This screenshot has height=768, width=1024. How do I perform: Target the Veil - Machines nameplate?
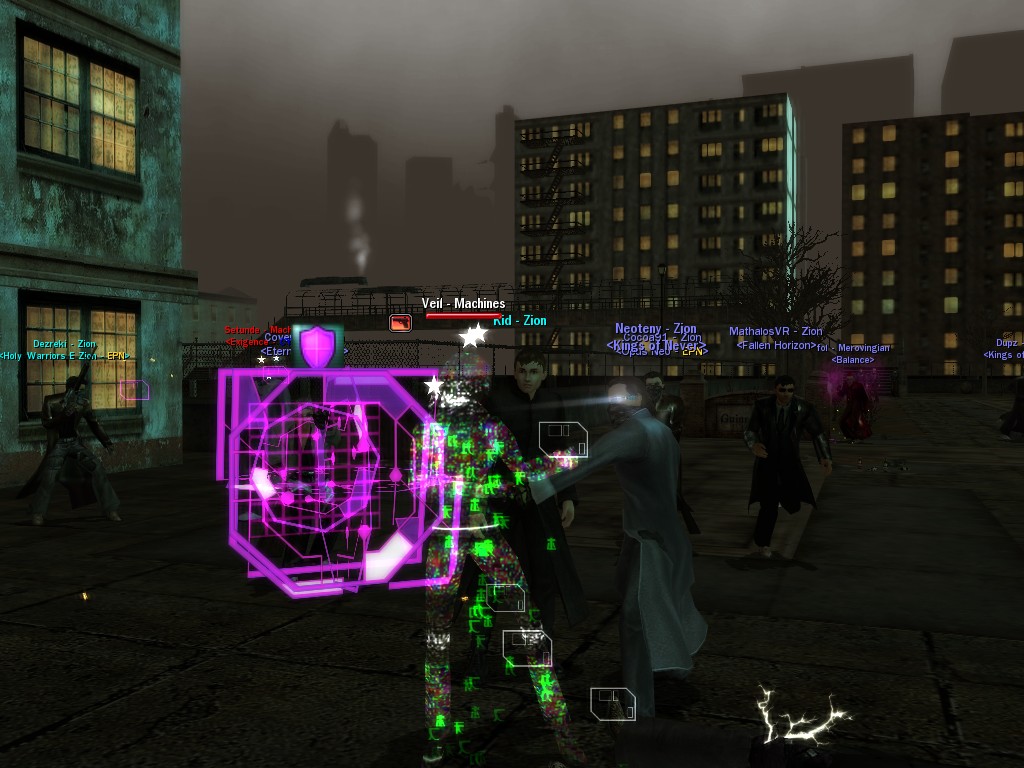[x=463, y=304]
